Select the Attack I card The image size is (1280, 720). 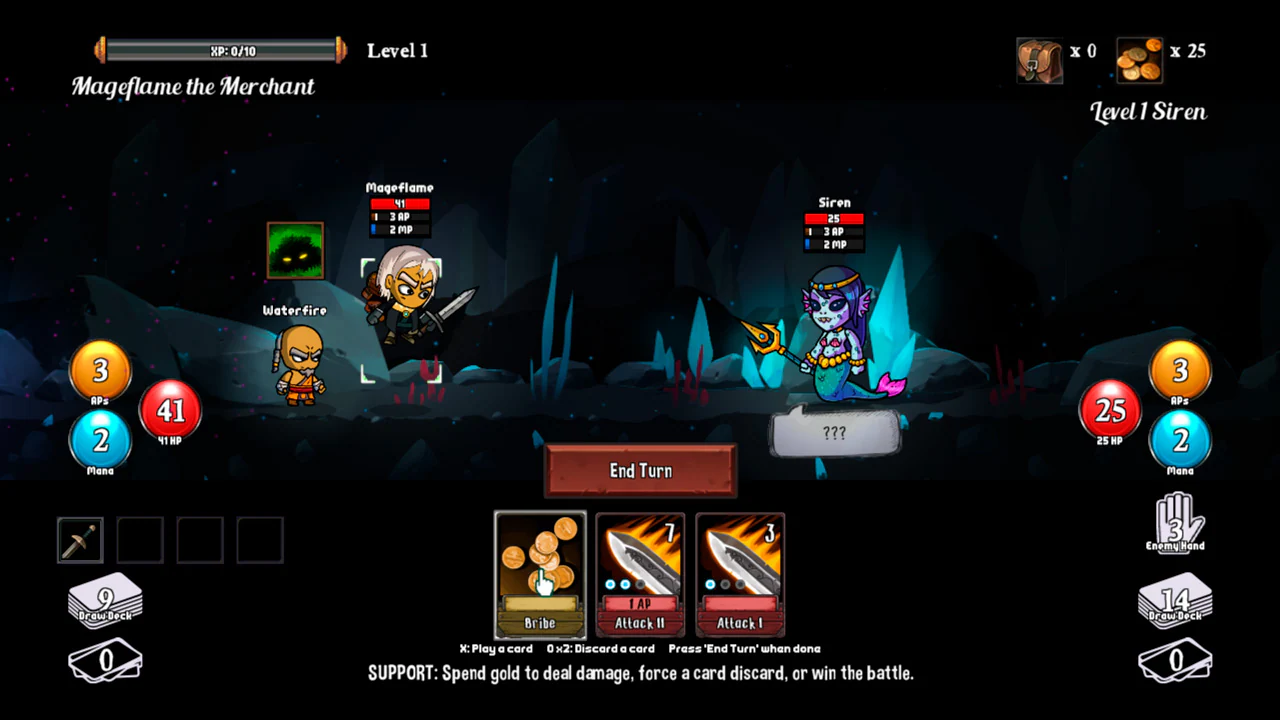coord(740,575)
